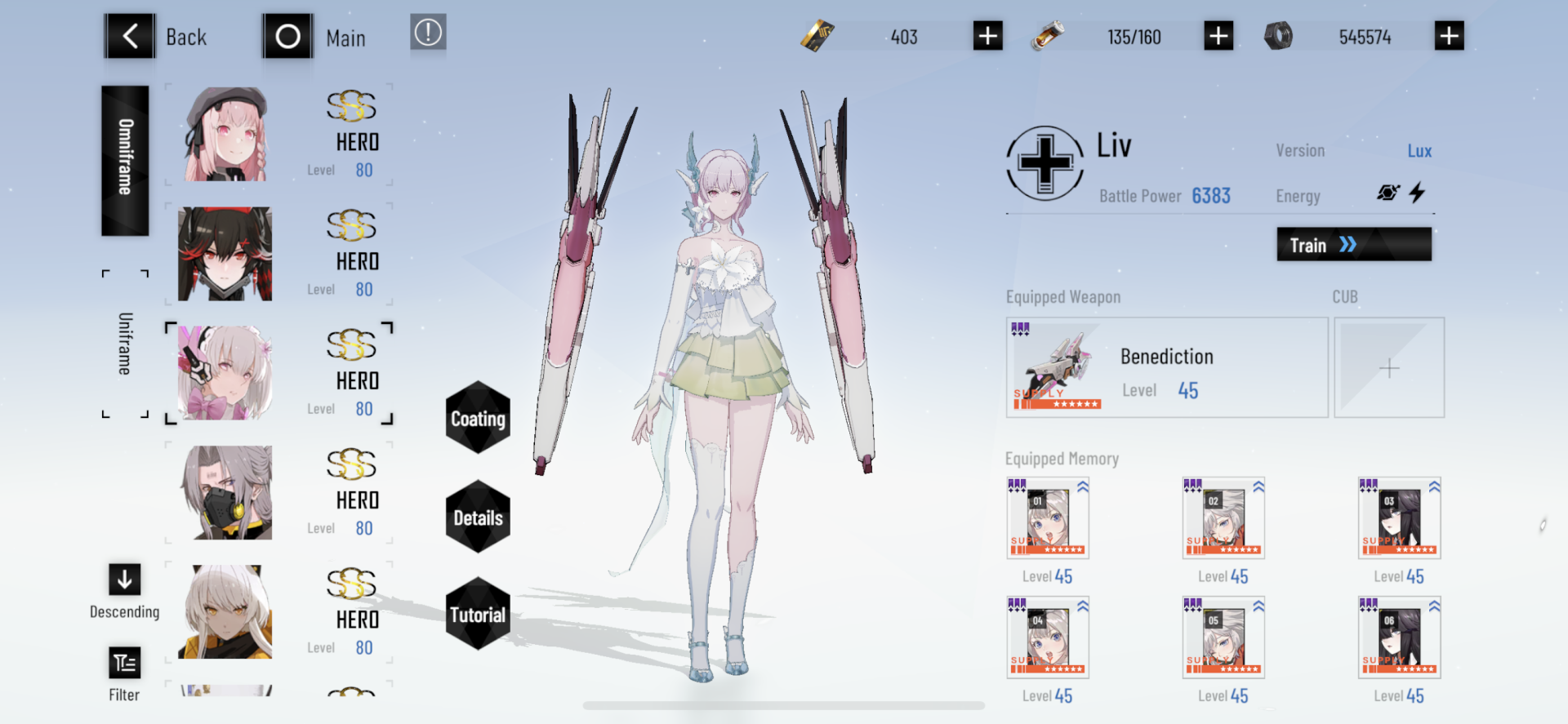Click the Liv cross faction emblem
Screen dimensions: 1568x724
coord(1045,163)
